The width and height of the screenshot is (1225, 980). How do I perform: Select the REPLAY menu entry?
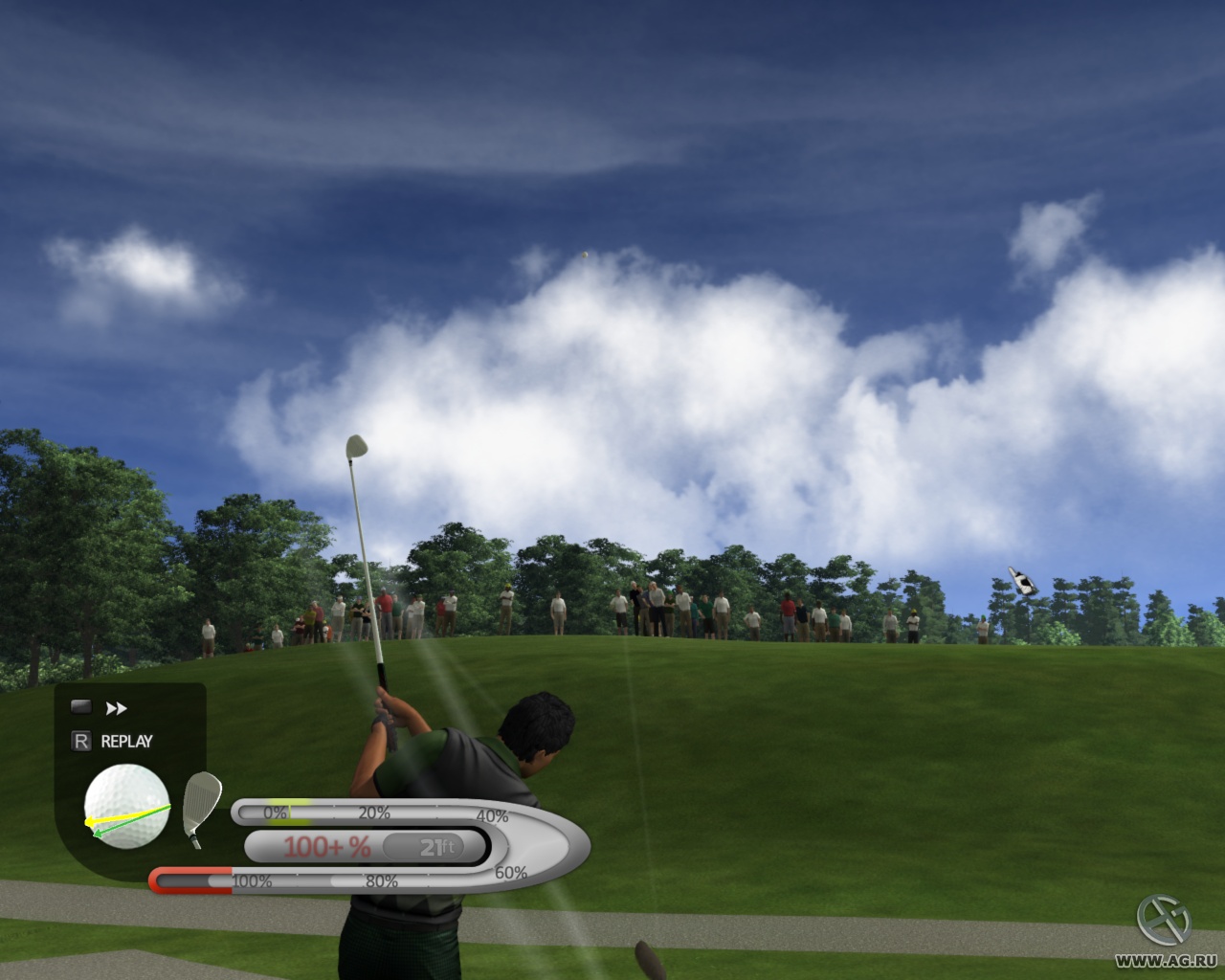(x=125, y=740)
